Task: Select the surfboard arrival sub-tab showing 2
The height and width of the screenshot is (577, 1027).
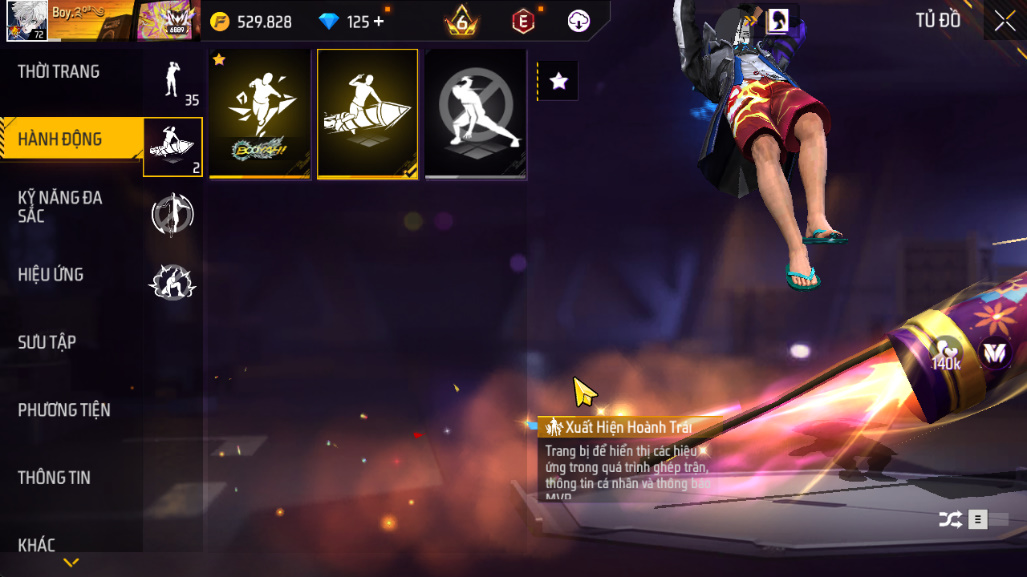Action: click(173, 147)
